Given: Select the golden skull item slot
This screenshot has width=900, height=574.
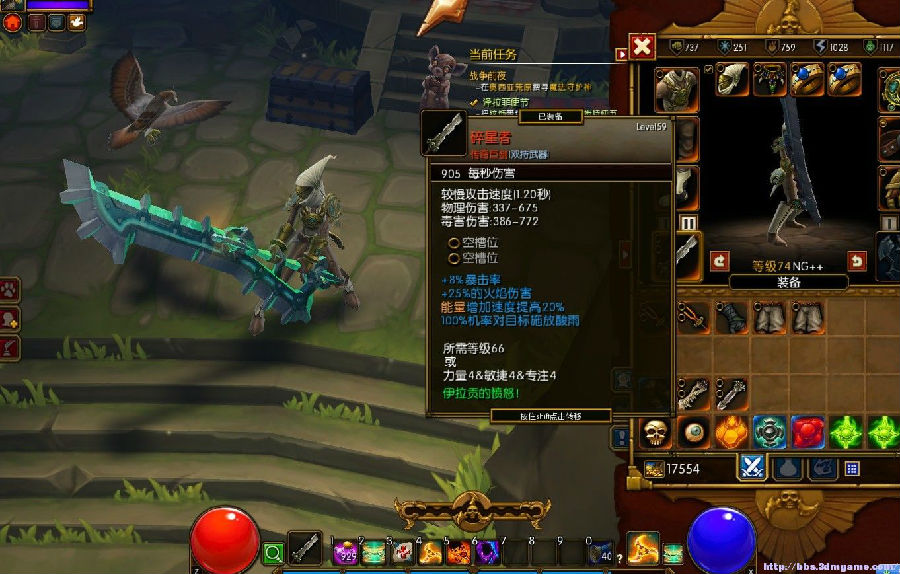Looking at the screenshot, I should coord(655,432).
